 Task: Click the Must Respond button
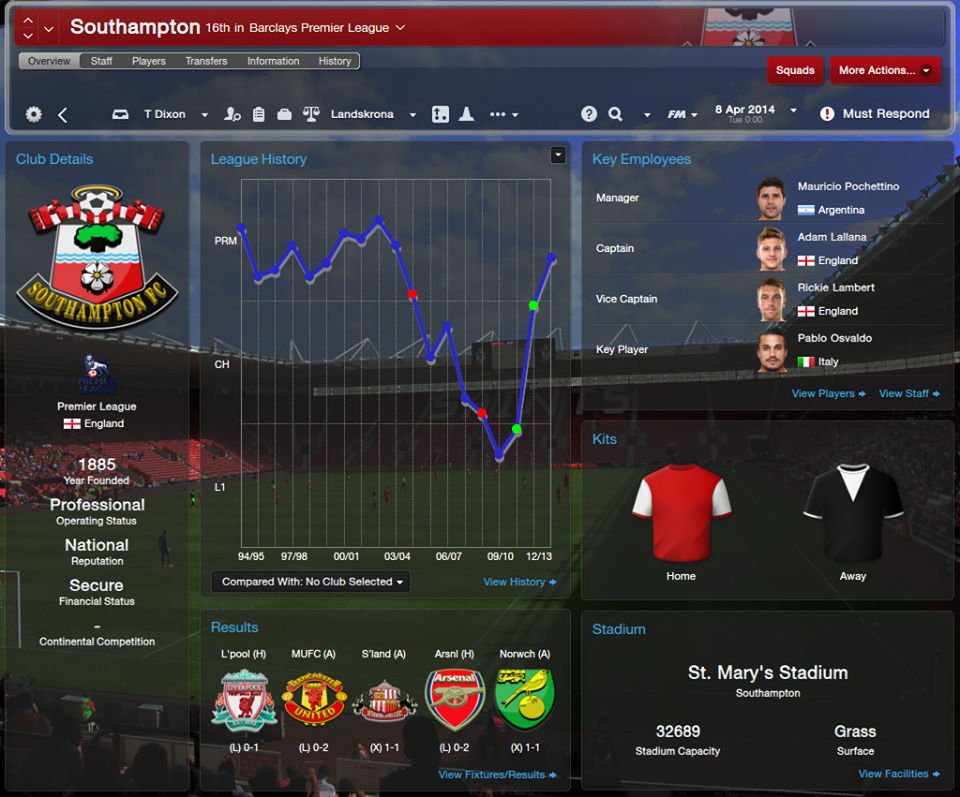point(875,114)
